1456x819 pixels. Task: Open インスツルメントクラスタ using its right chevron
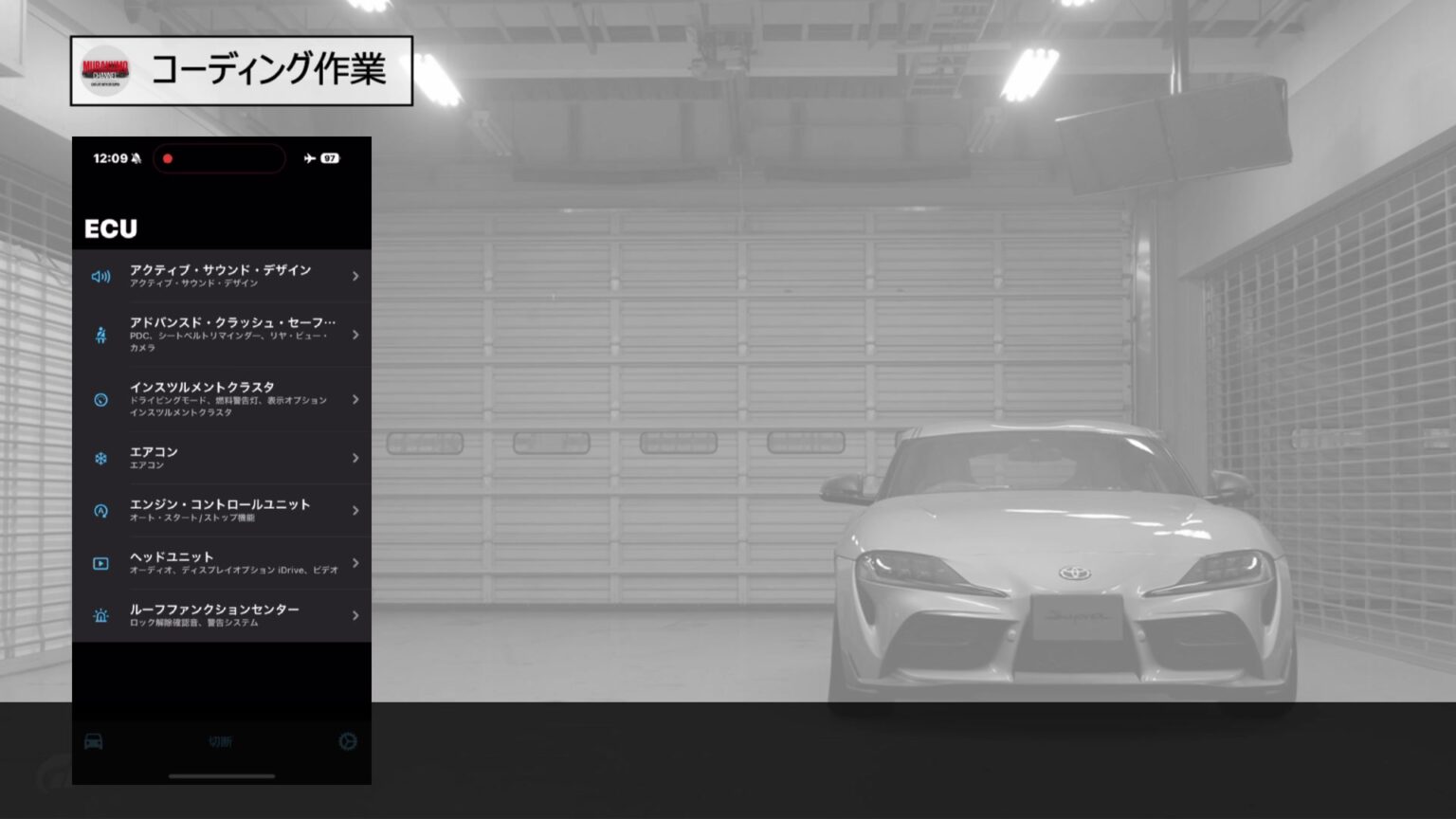click(355, 399)
